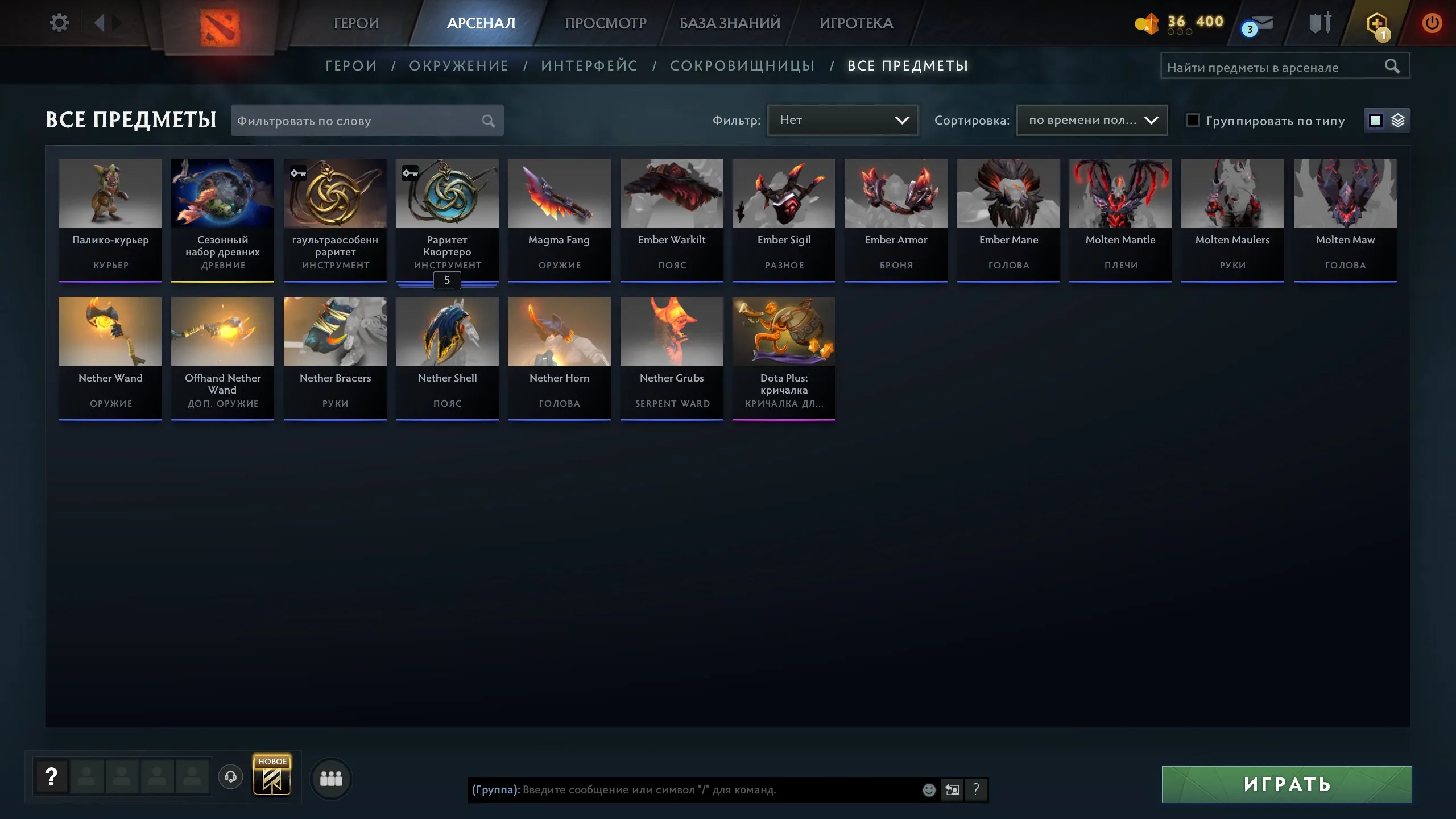The image size is (1456, 819).
Task: Open the Фильтр dropdown showing Нет
Action: pos(843,120)
